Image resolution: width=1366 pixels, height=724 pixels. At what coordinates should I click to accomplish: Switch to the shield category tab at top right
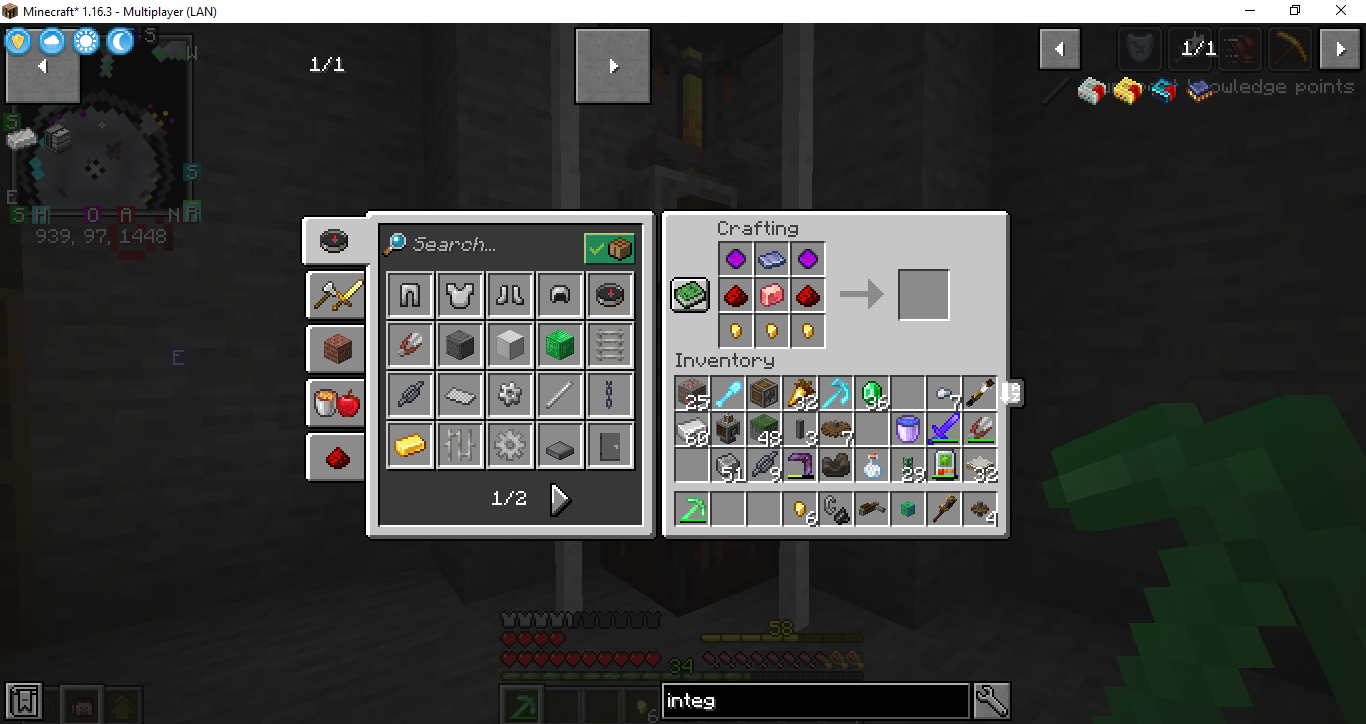pos(1140,48)
